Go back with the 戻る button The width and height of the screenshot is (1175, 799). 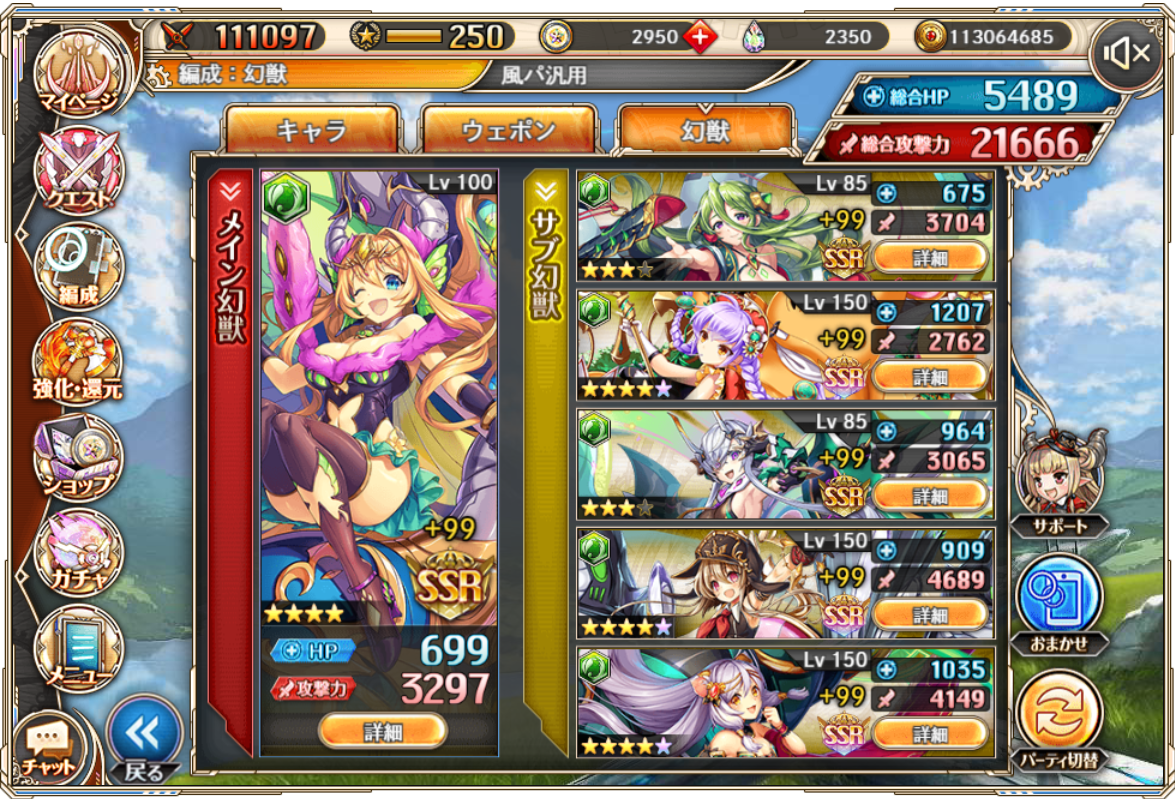[x=143, y=739]
